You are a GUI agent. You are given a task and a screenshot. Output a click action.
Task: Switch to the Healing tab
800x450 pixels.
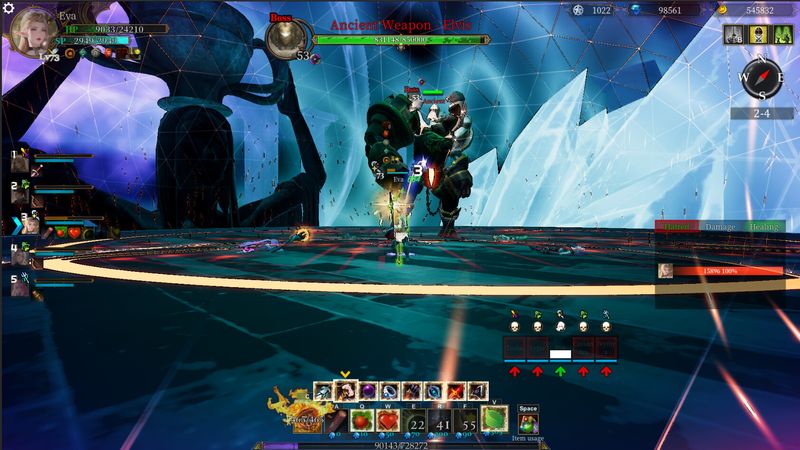point(764,228)
